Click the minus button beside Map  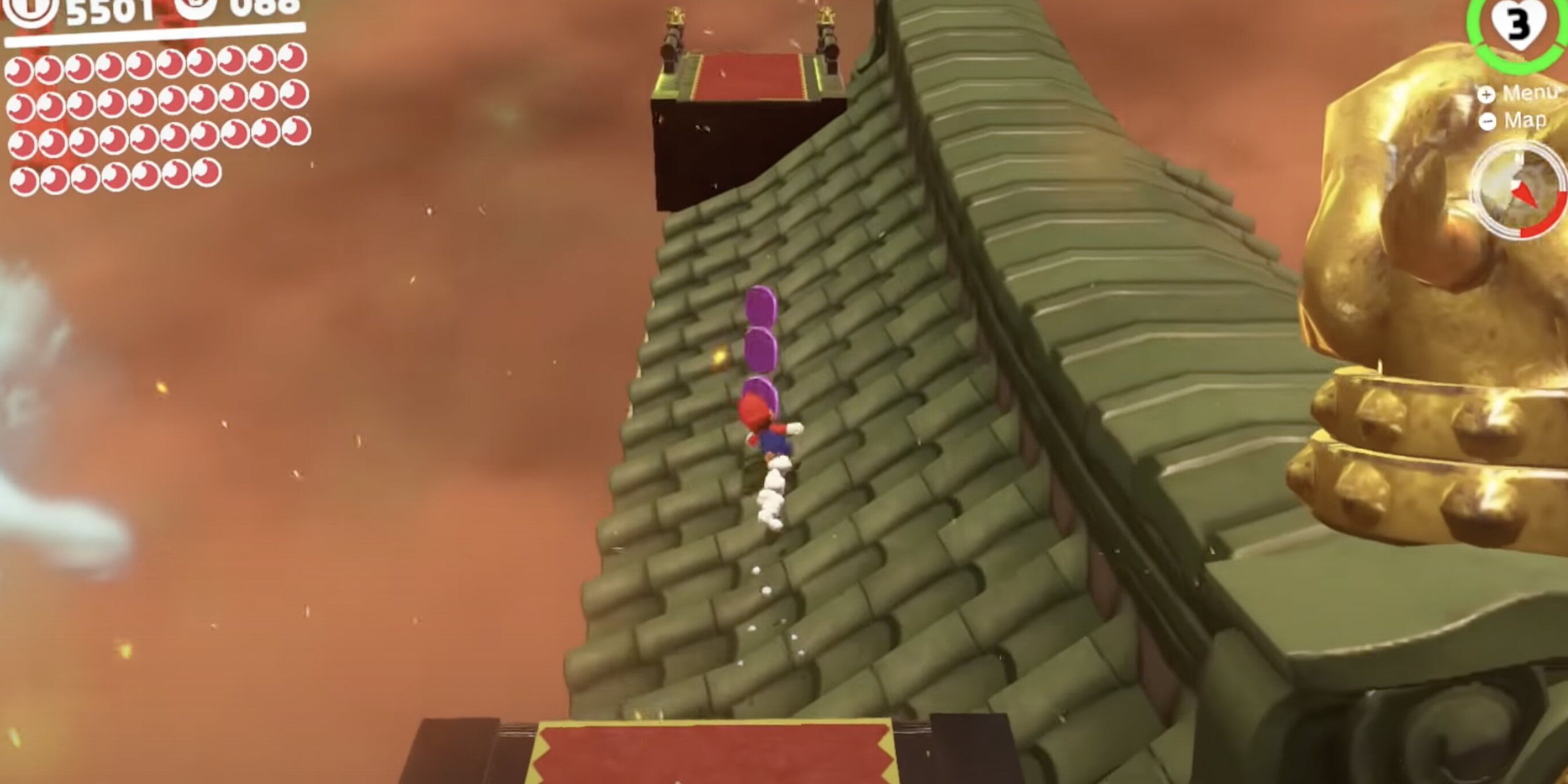(1488, 121)
